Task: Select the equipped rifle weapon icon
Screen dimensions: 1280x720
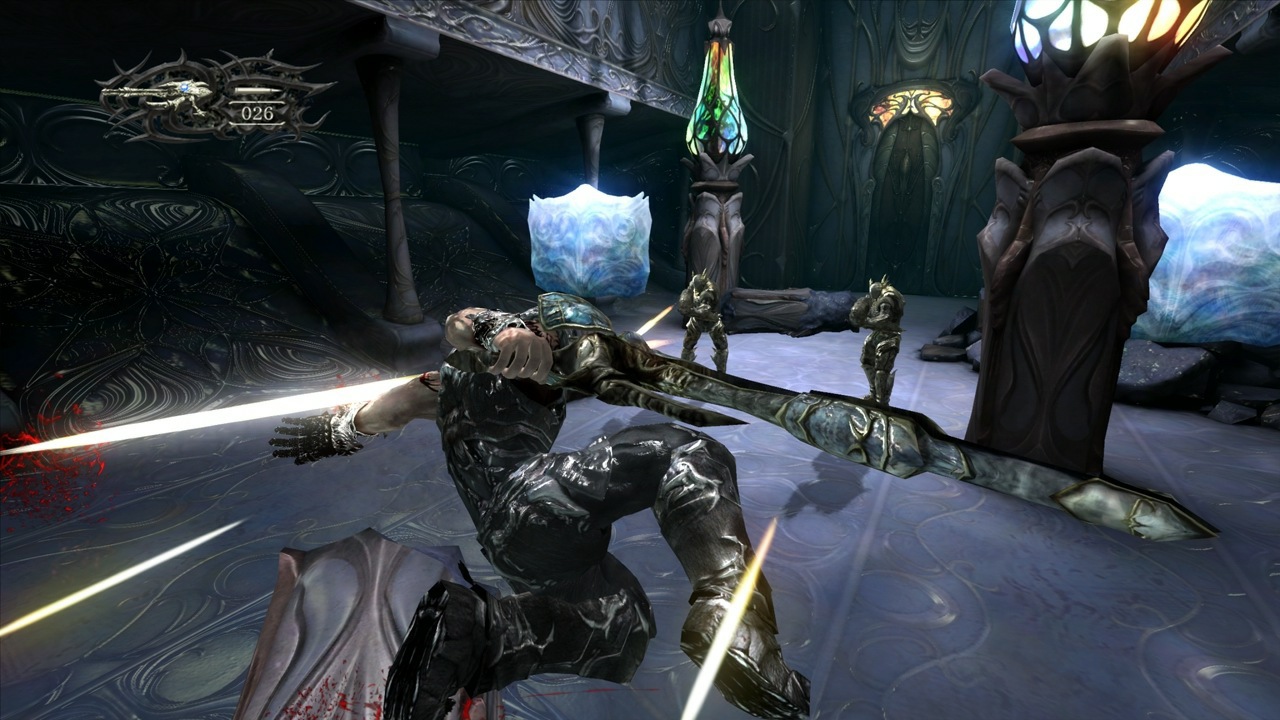Action: click(160, 93)
